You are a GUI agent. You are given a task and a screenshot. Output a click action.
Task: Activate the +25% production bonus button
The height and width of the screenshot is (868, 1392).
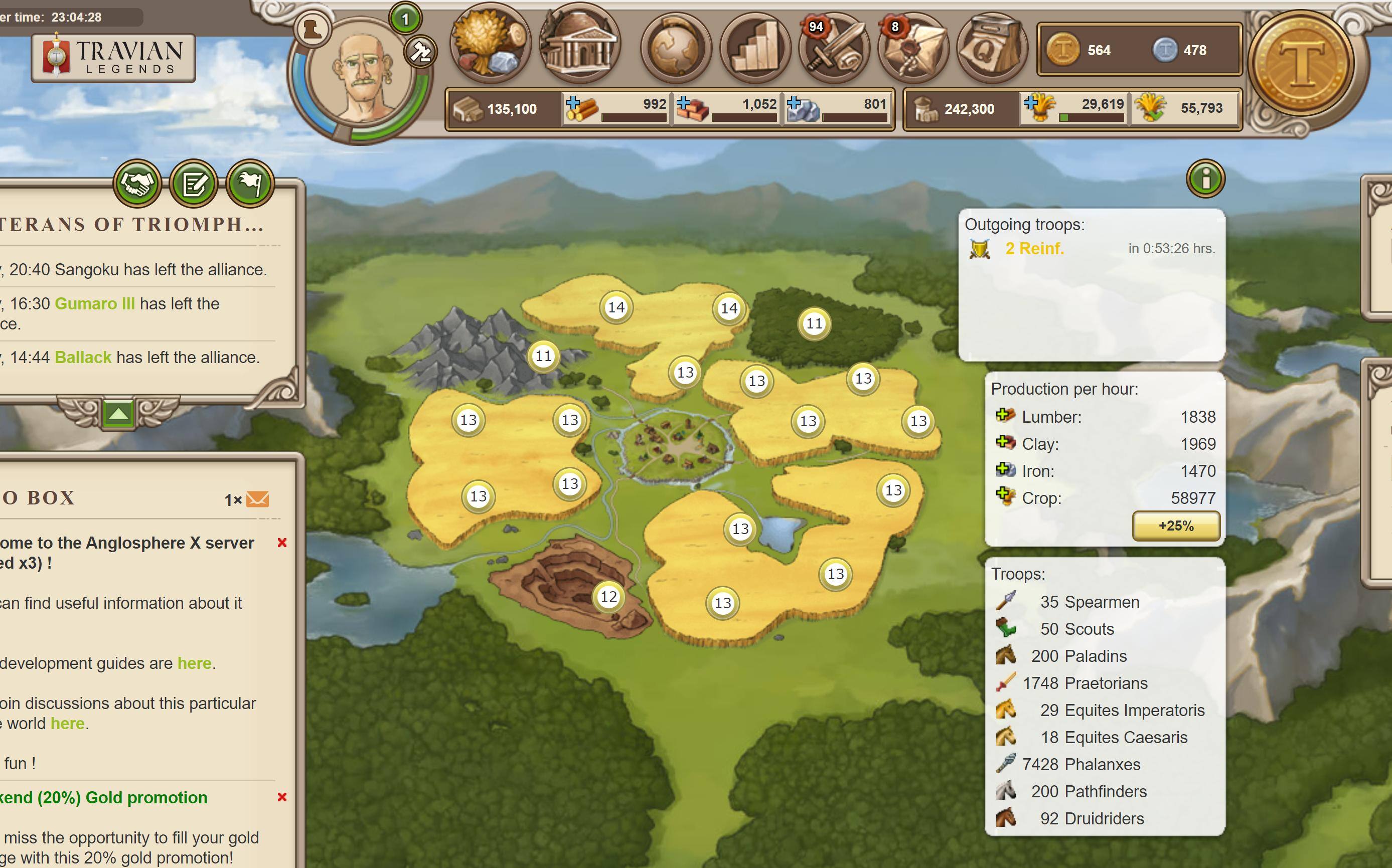pyautogui.click(x=1175, y=526)
